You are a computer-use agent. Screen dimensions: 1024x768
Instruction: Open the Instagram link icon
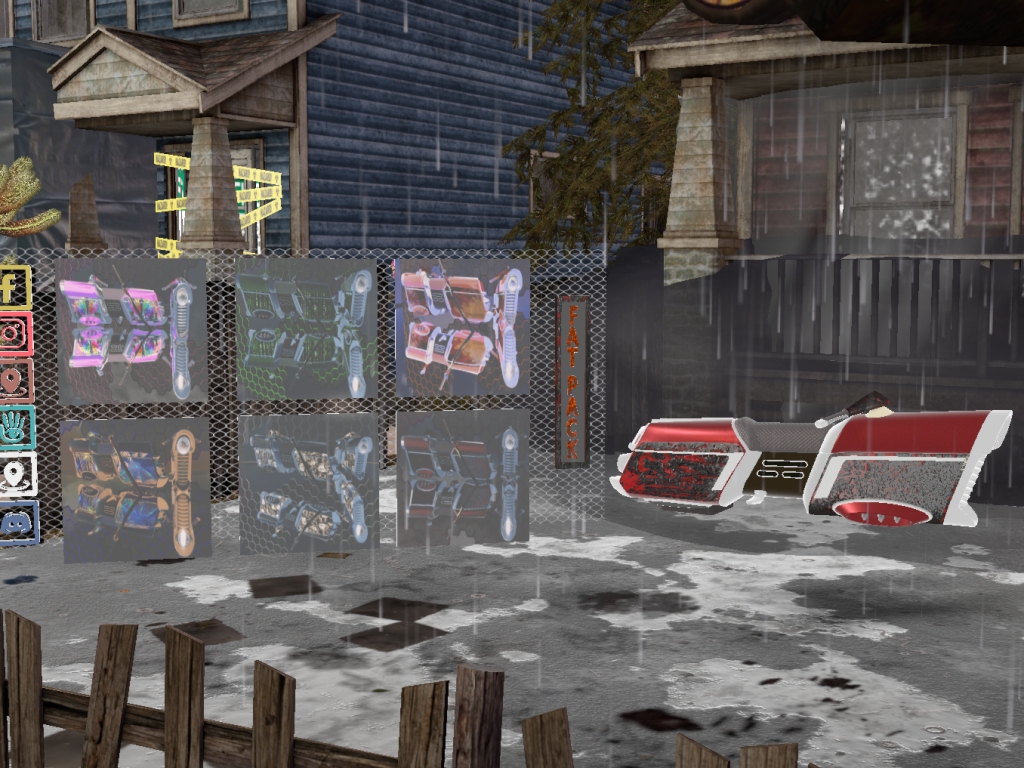15,334
